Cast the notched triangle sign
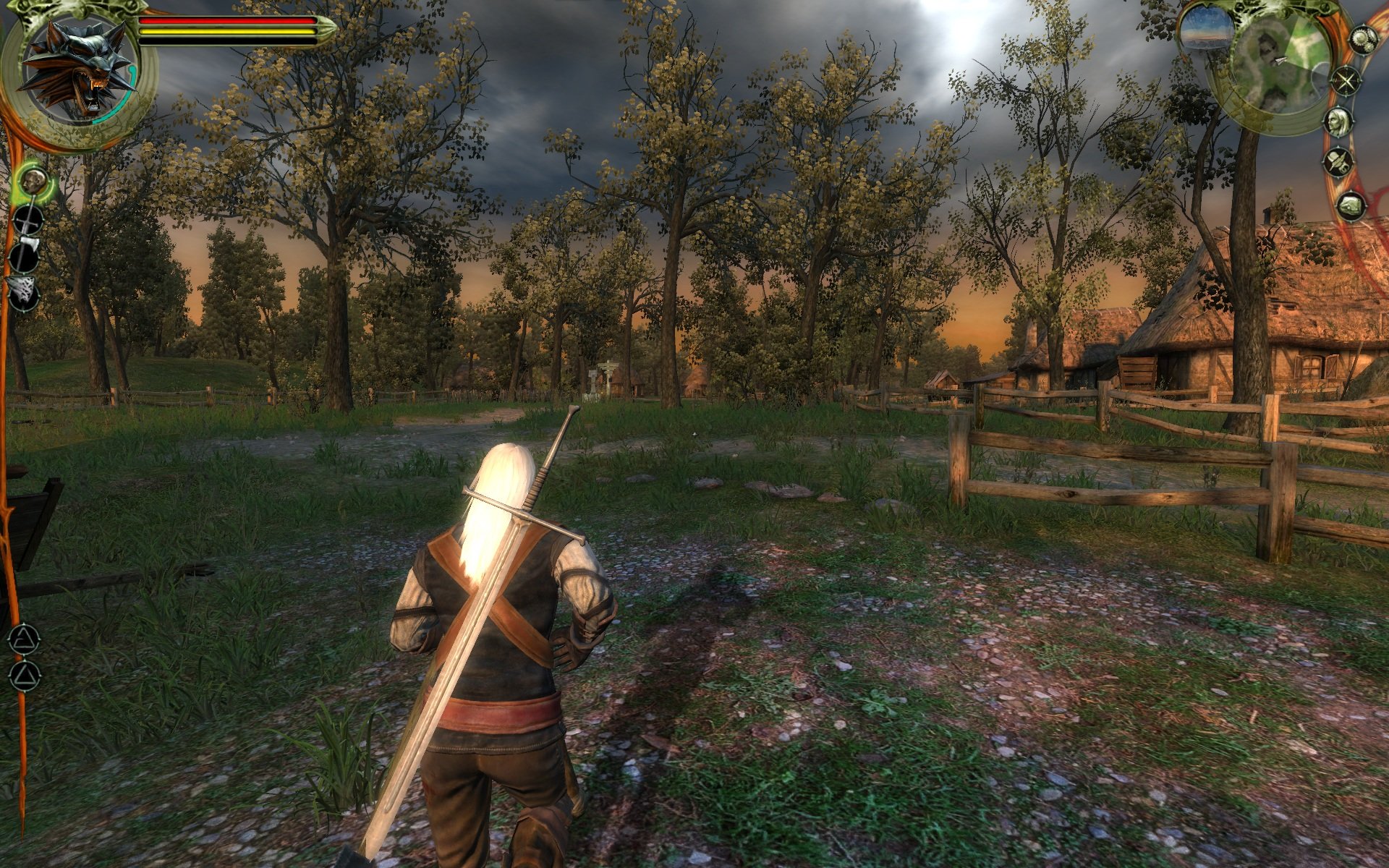Screen dimensions: 1389x868 (24, 639)
